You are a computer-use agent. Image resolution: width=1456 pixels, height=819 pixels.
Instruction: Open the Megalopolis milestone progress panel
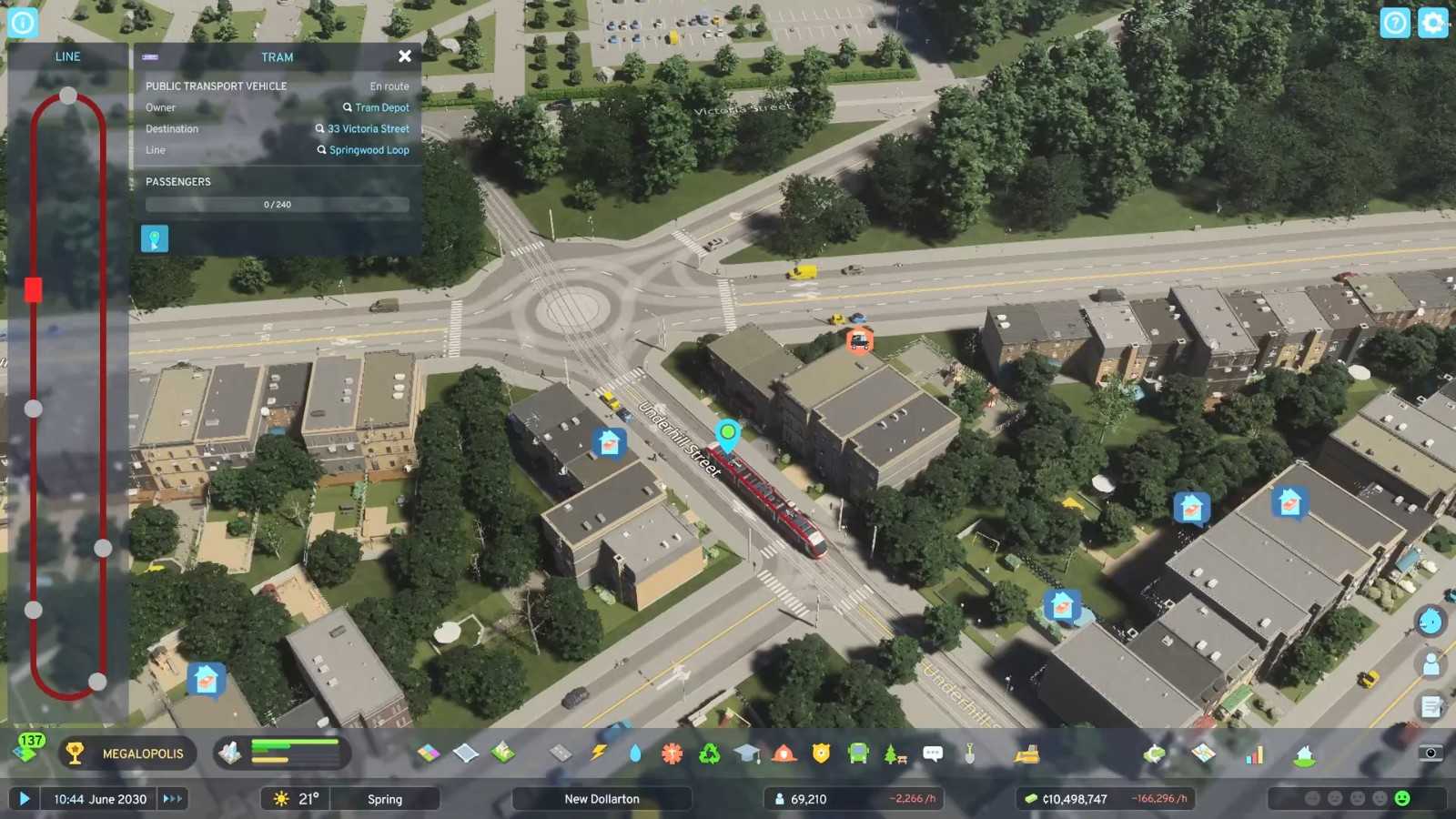click(128, 753)
